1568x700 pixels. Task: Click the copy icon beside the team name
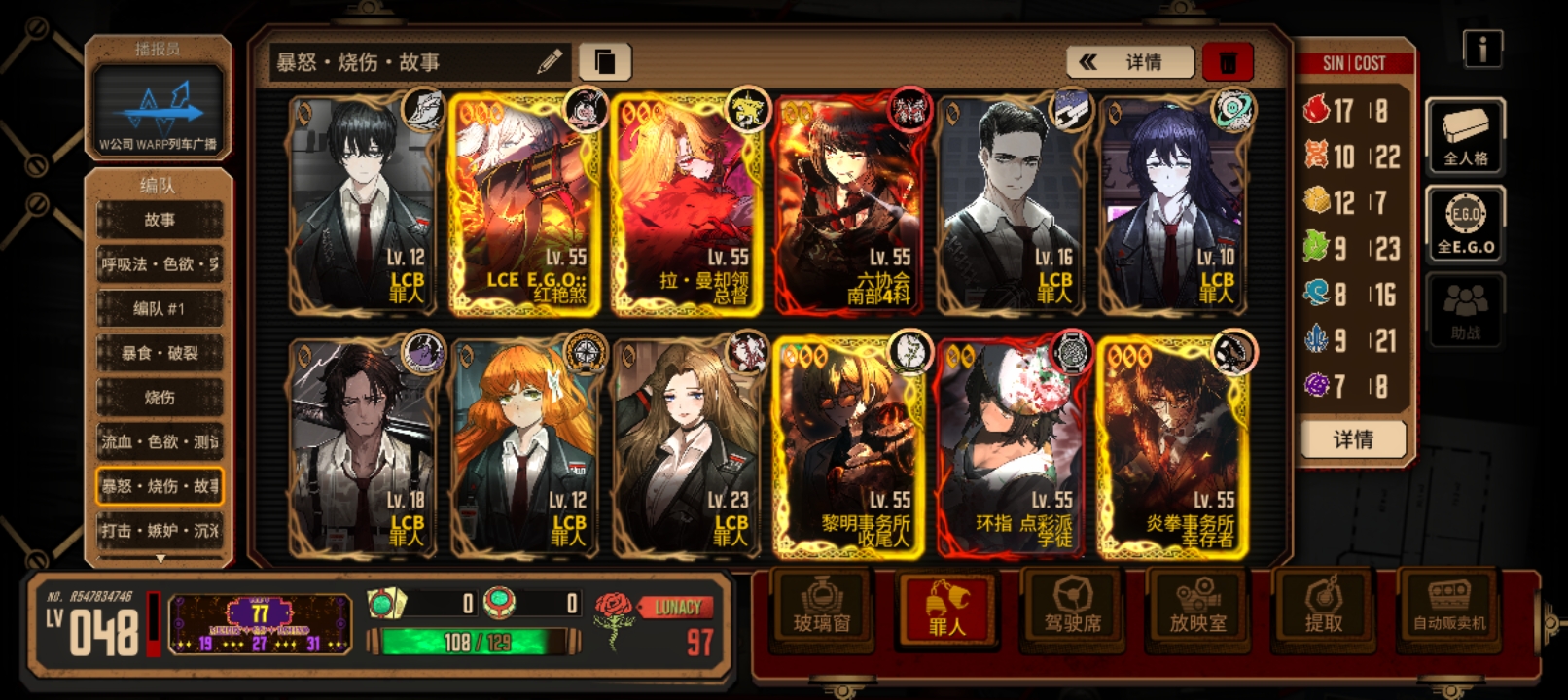(x=608, y=60)
